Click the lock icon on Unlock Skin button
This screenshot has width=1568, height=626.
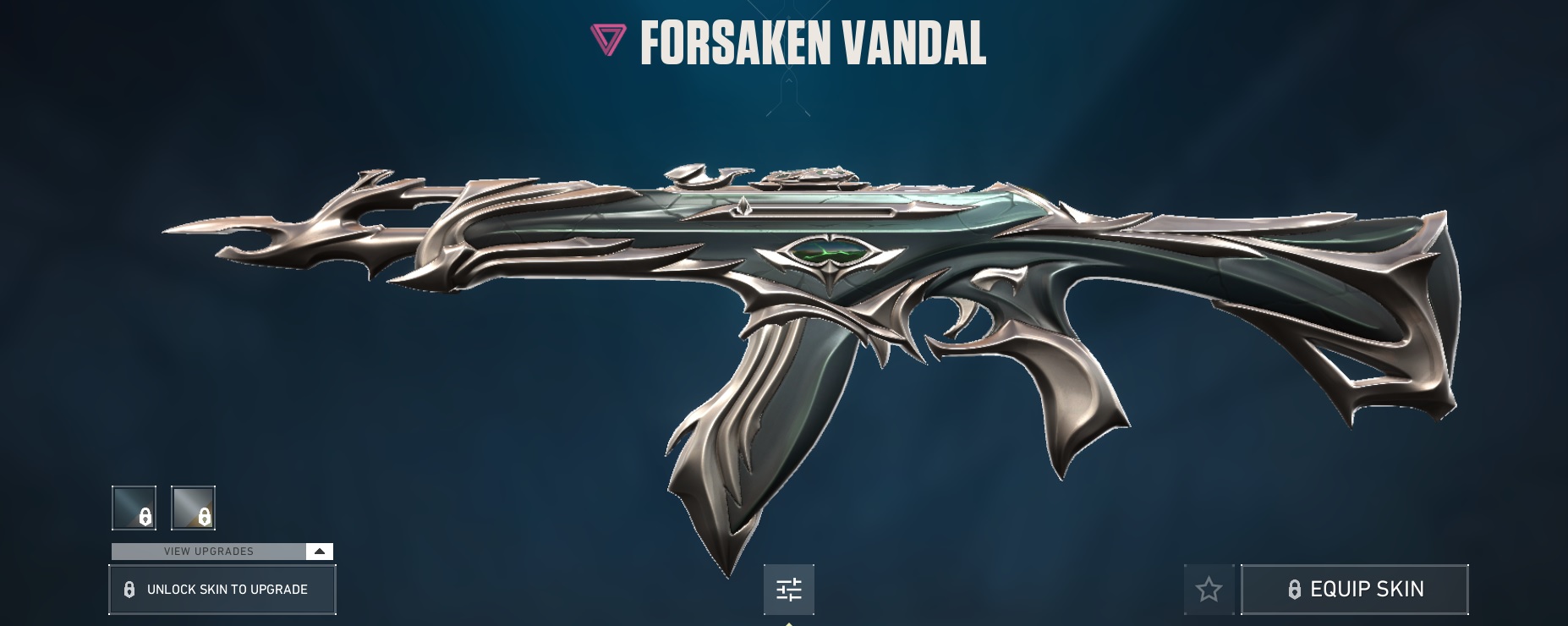point(129,589)
